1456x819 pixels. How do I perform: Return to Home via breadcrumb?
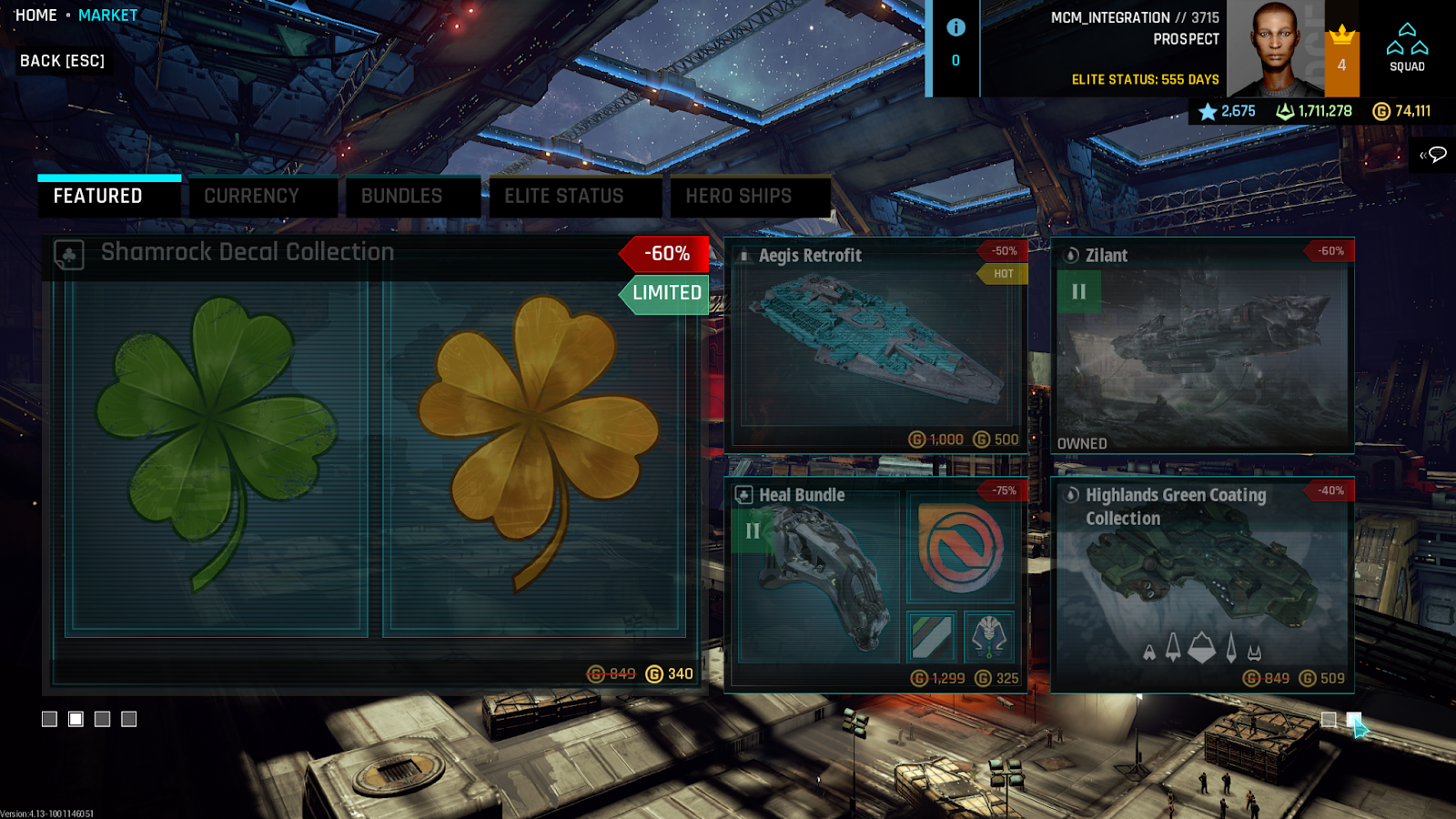coord(35,15)
